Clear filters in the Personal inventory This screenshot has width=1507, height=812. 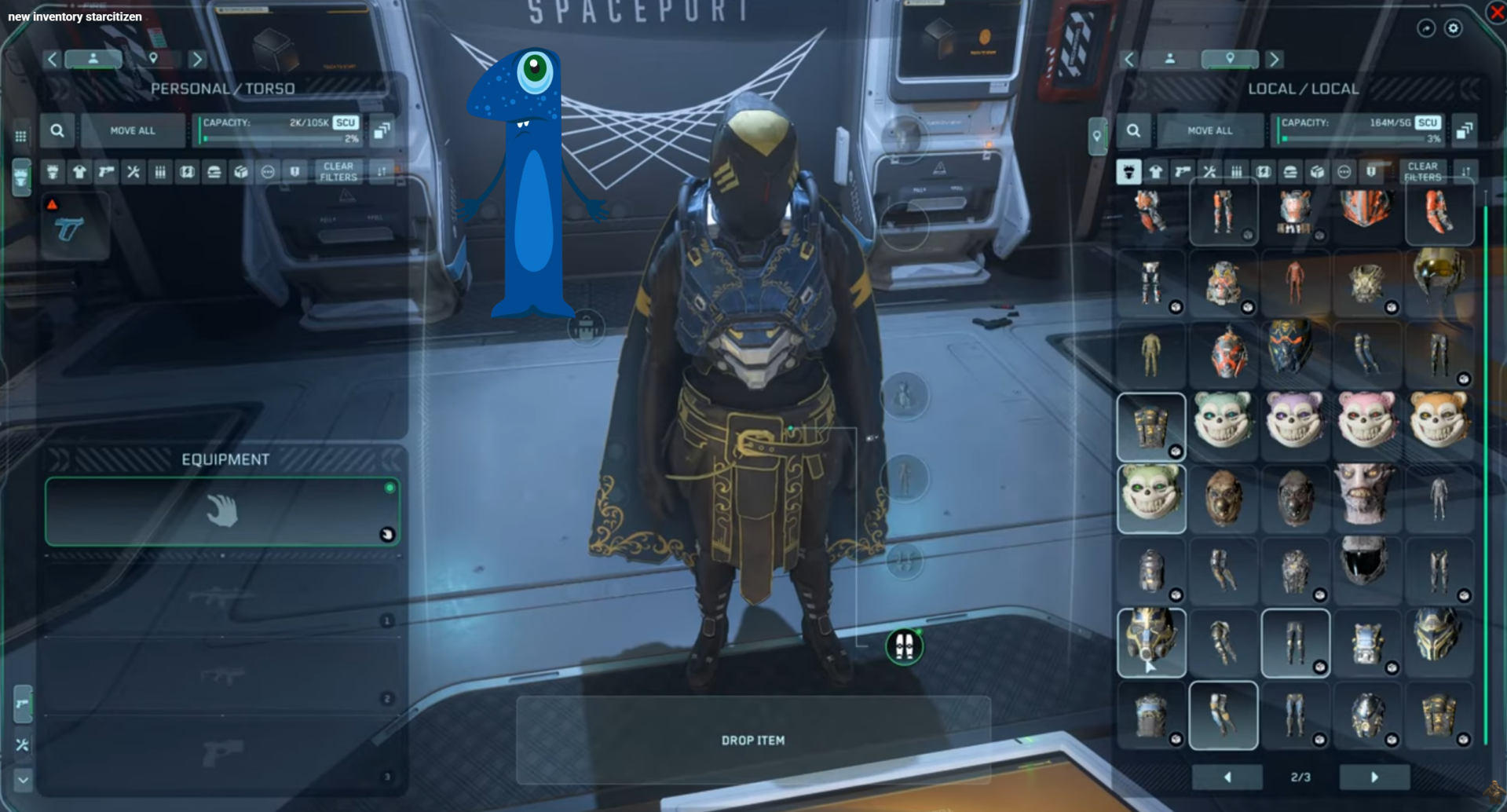[x=338, y=171]
